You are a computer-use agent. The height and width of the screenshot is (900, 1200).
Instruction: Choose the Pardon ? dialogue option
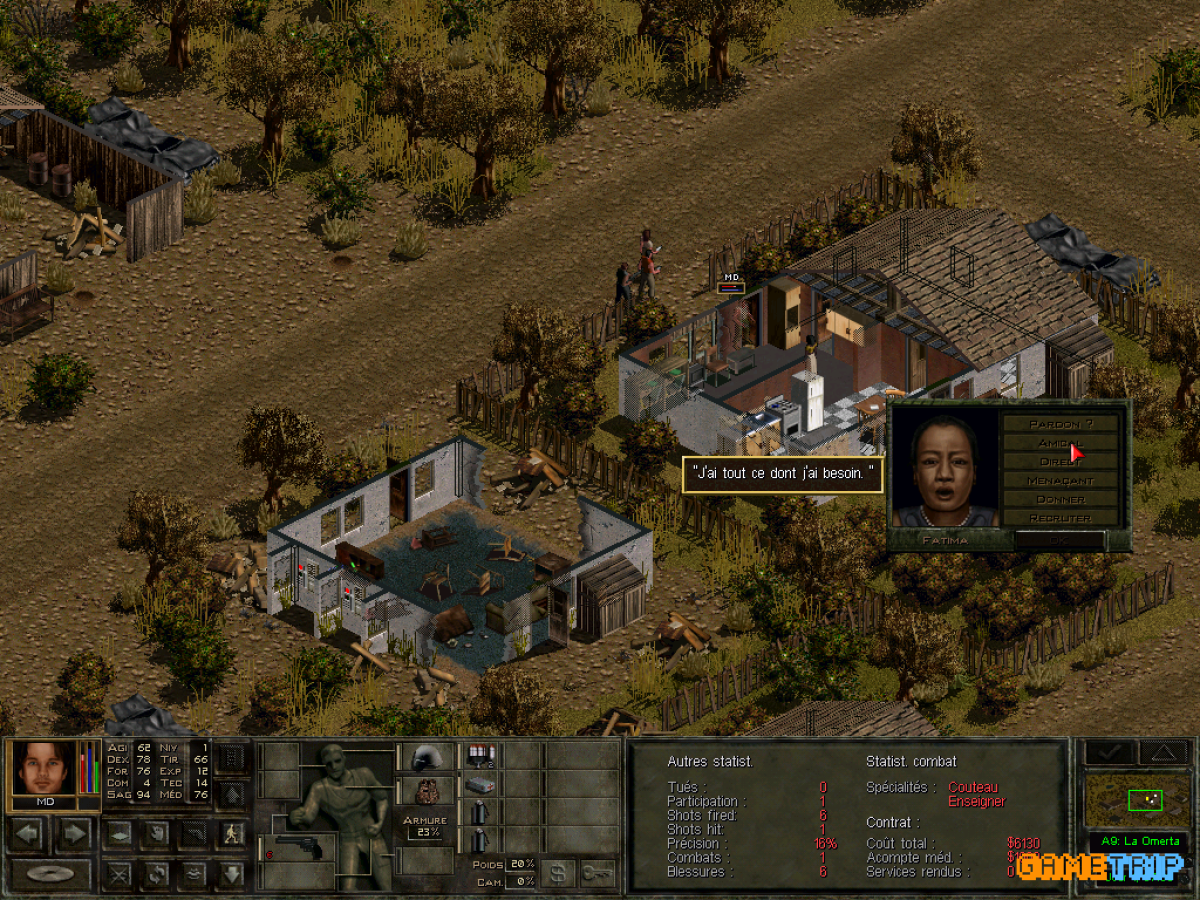1060,424
